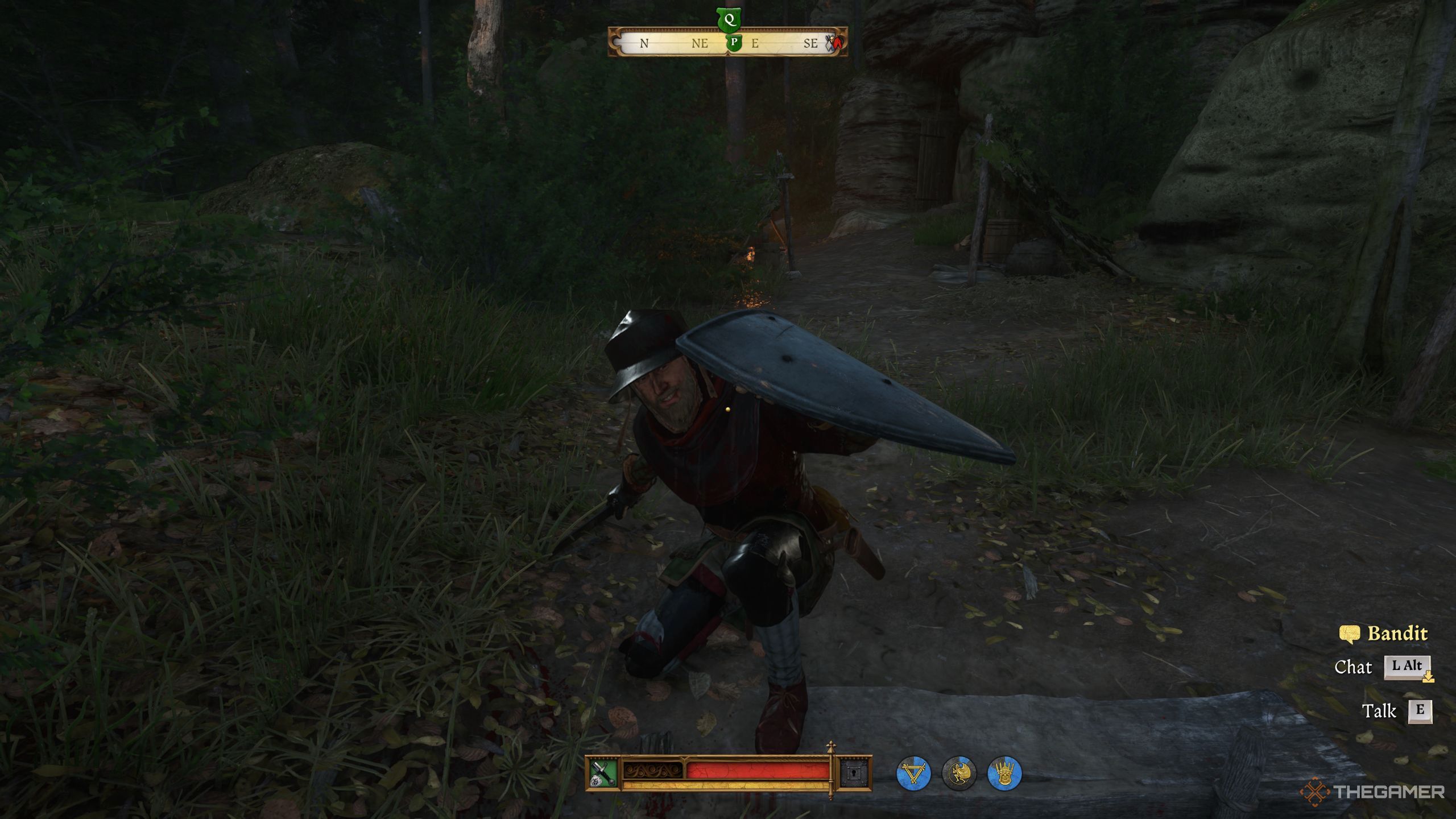Choose the Chat option for the Bandit

1407,667
